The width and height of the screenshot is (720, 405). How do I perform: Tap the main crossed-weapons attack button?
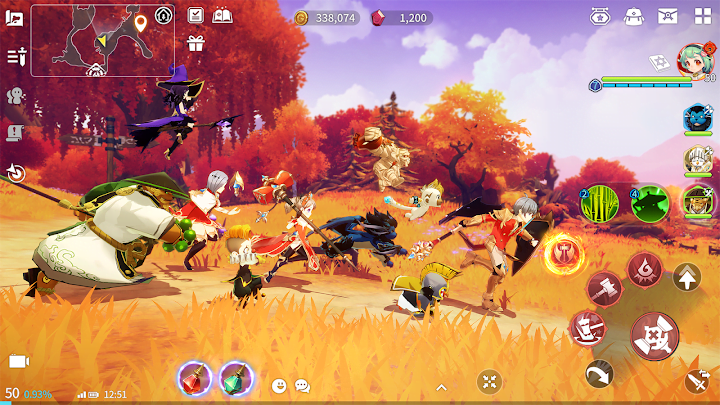pyautogui.click(x=655, y=336)
